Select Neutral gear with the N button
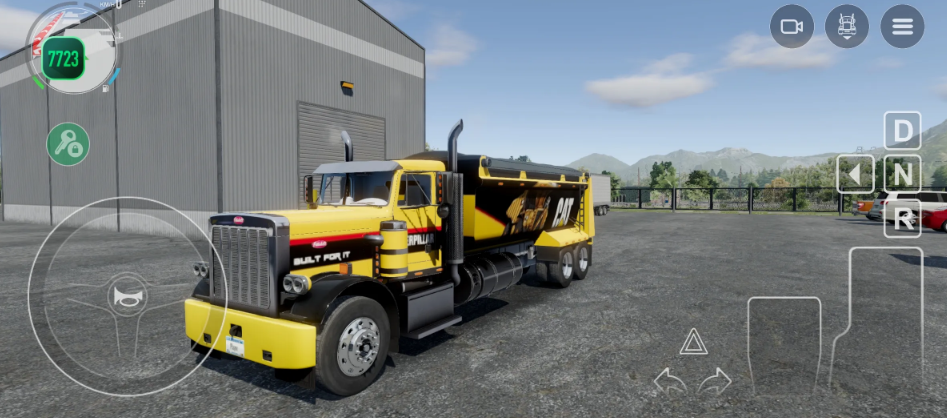Image resolution: width=947 pixels, height=418 pixels. [902, 174]
